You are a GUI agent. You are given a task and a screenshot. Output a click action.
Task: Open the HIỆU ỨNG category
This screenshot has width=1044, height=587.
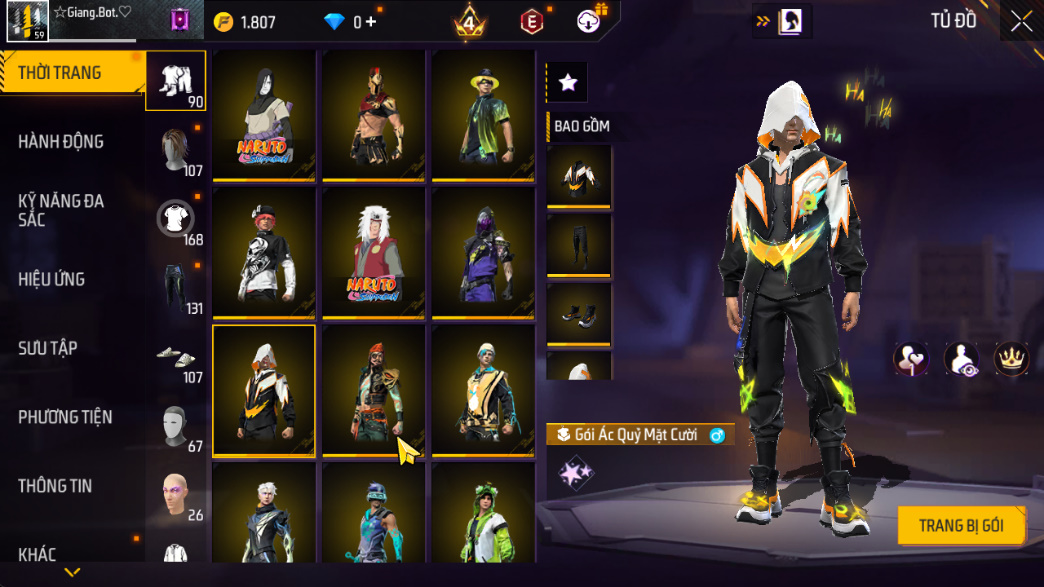(x=51, y=279)
